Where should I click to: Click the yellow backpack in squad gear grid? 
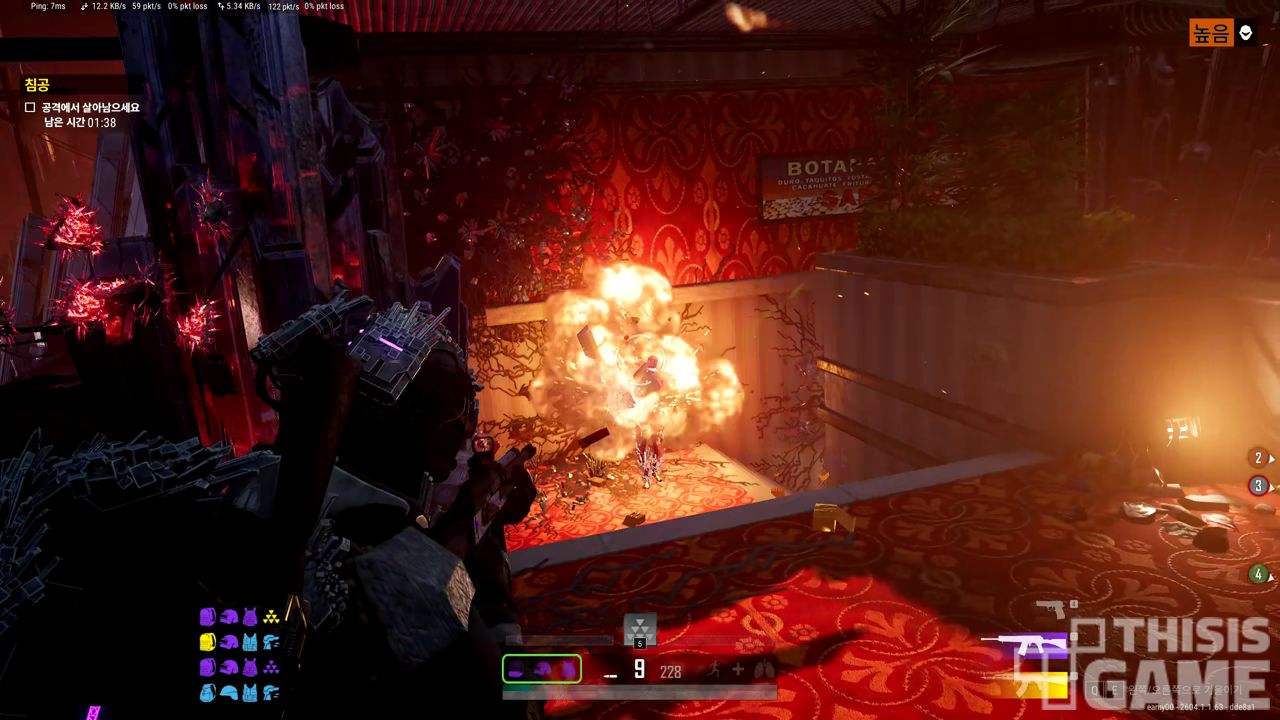208,642
